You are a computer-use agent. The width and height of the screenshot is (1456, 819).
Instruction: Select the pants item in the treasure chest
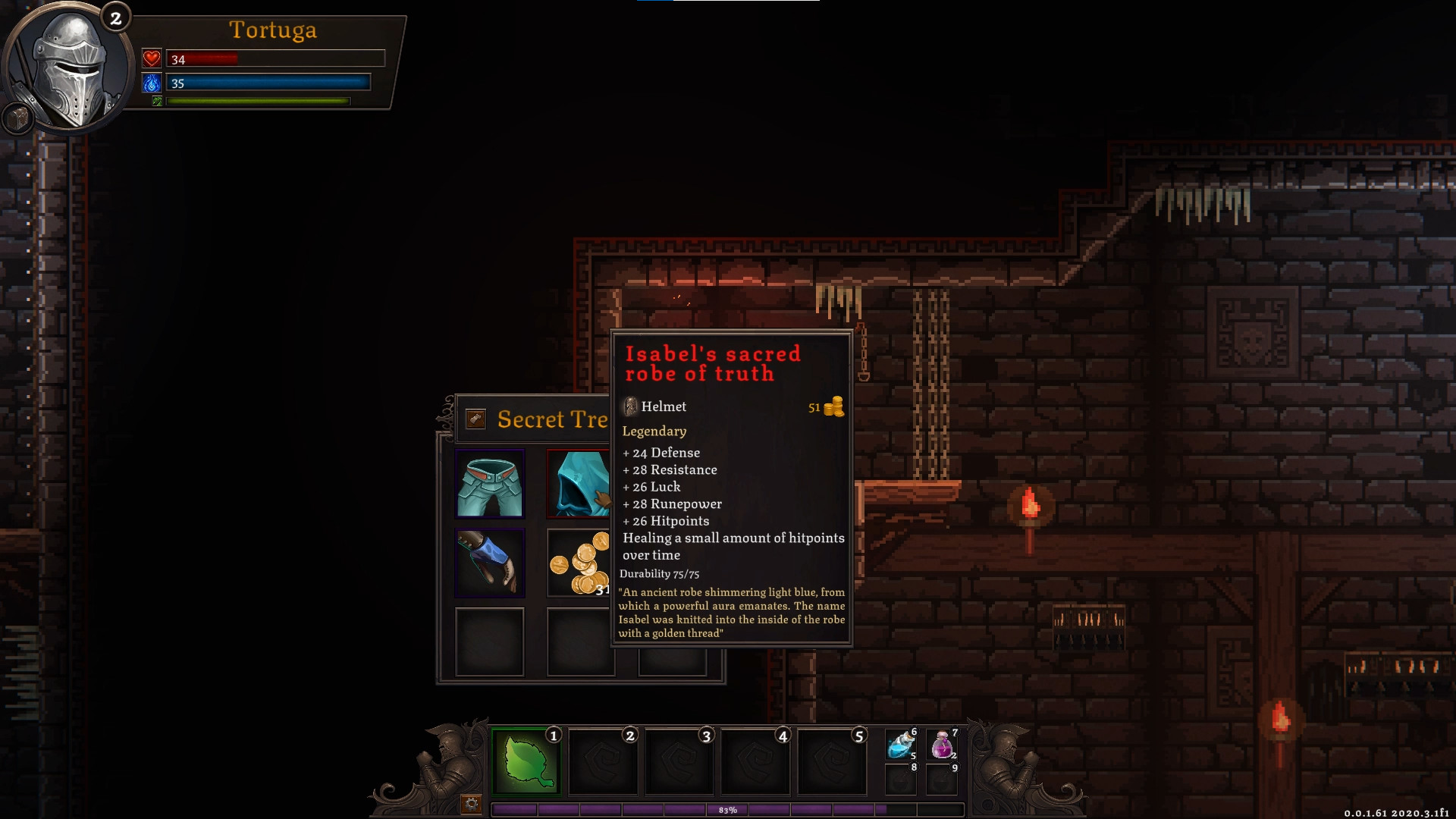[489, 484]
